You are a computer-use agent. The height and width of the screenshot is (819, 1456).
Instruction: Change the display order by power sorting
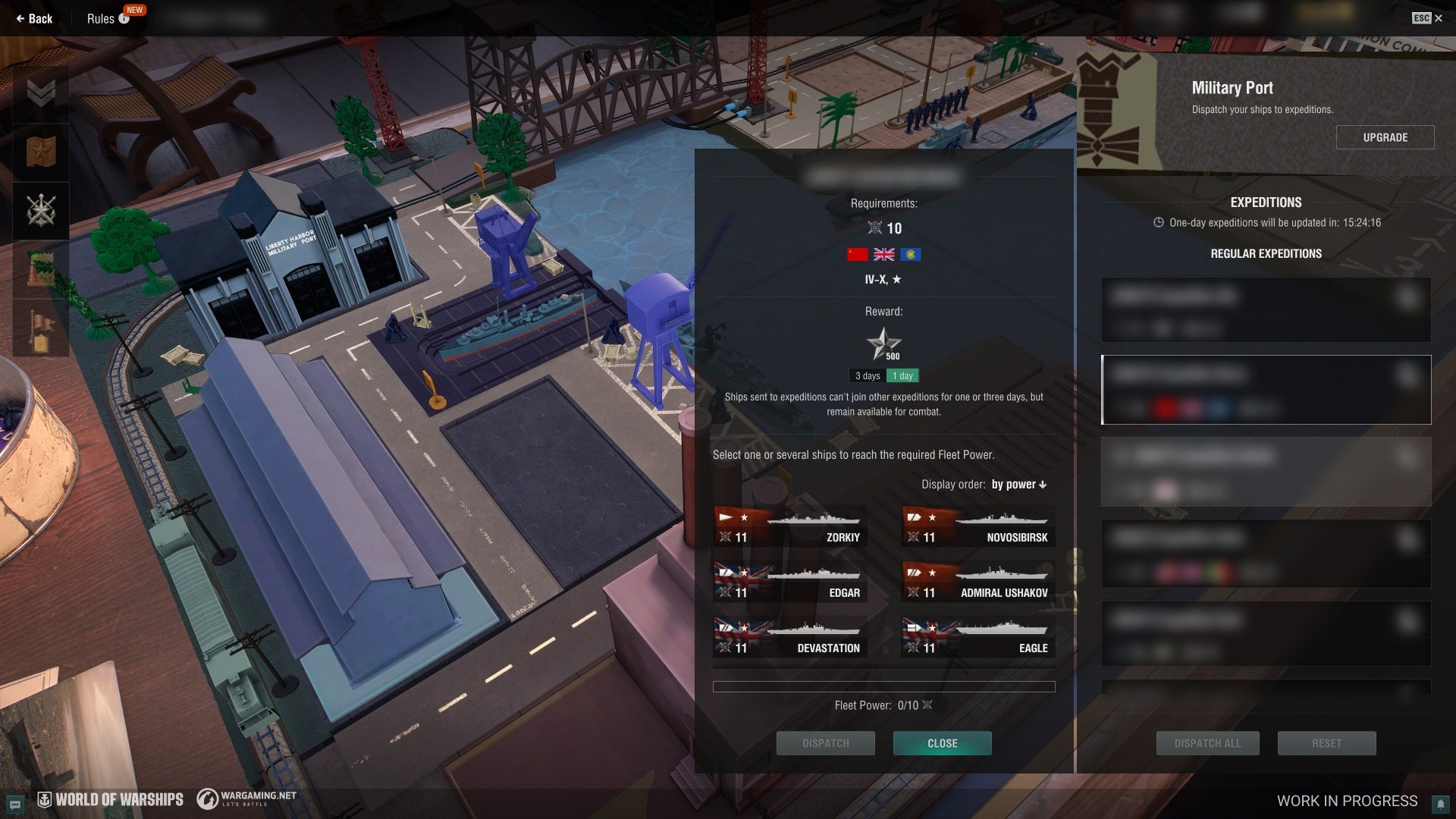point(1018,485)
